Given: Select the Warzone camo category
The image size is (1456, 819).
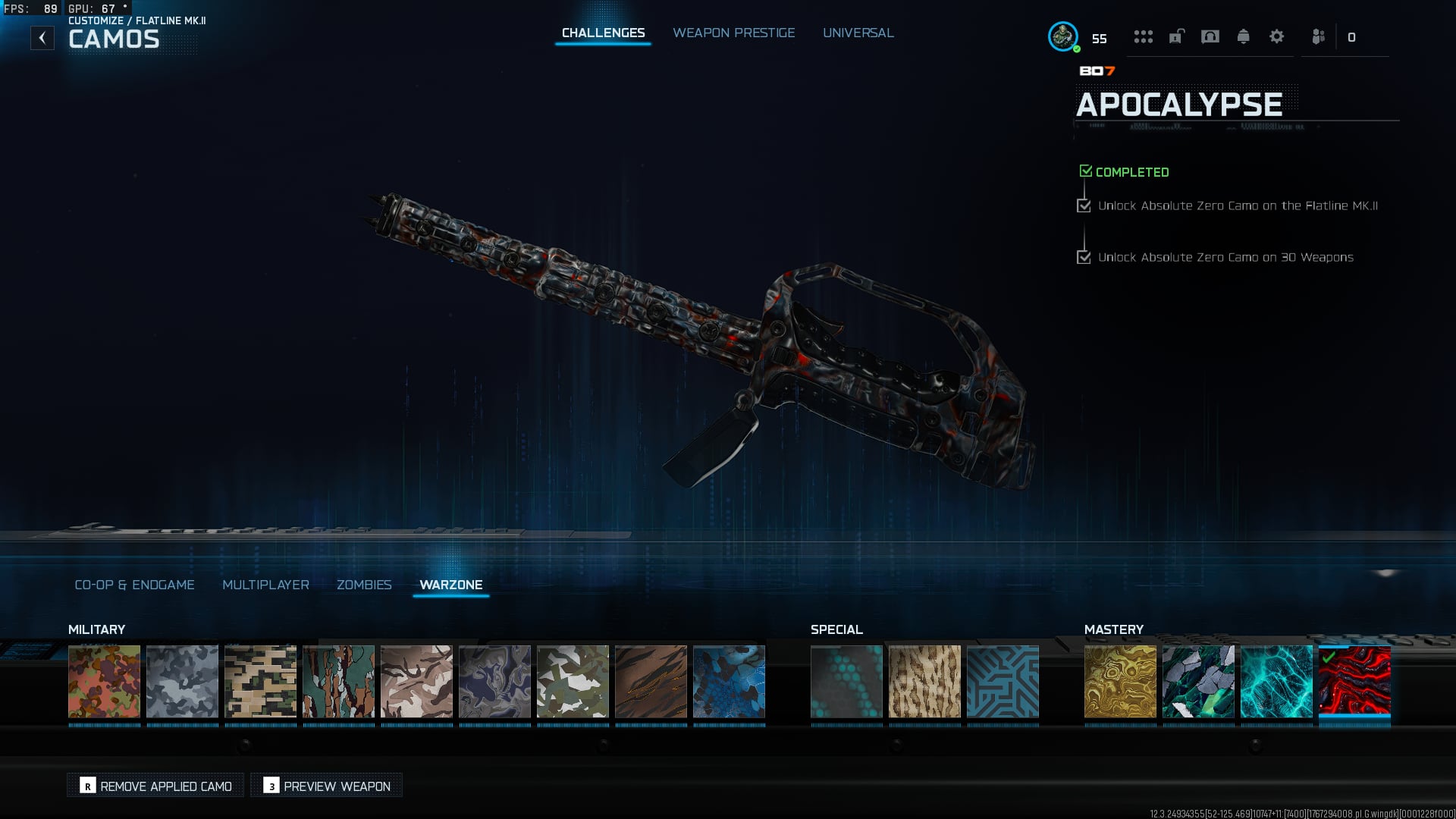Looking at the screenshot, I should 450,585.
